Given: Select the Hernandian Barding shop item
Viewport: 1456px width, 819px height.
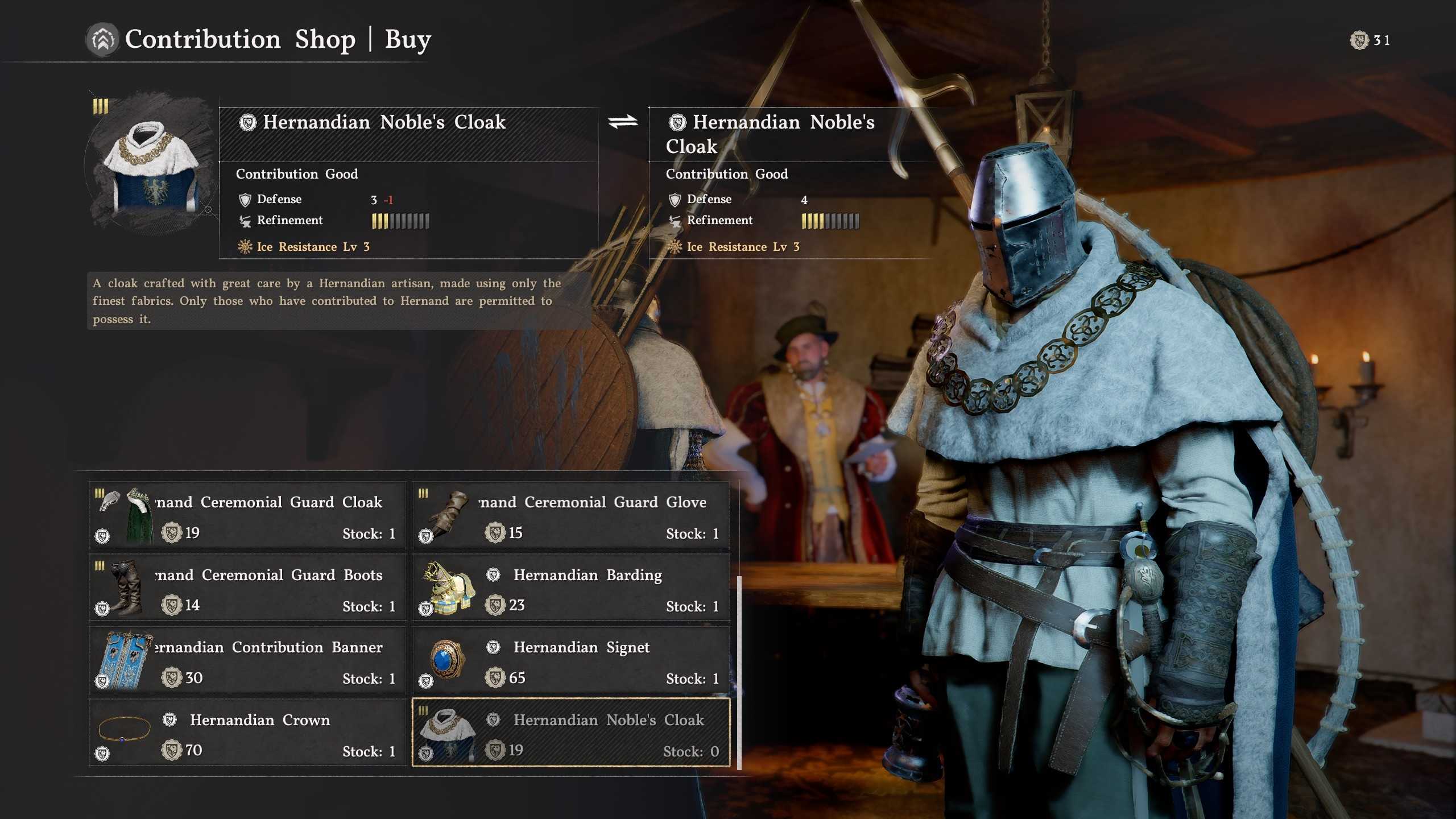Looking at the screenshot, I should (571, 588).
